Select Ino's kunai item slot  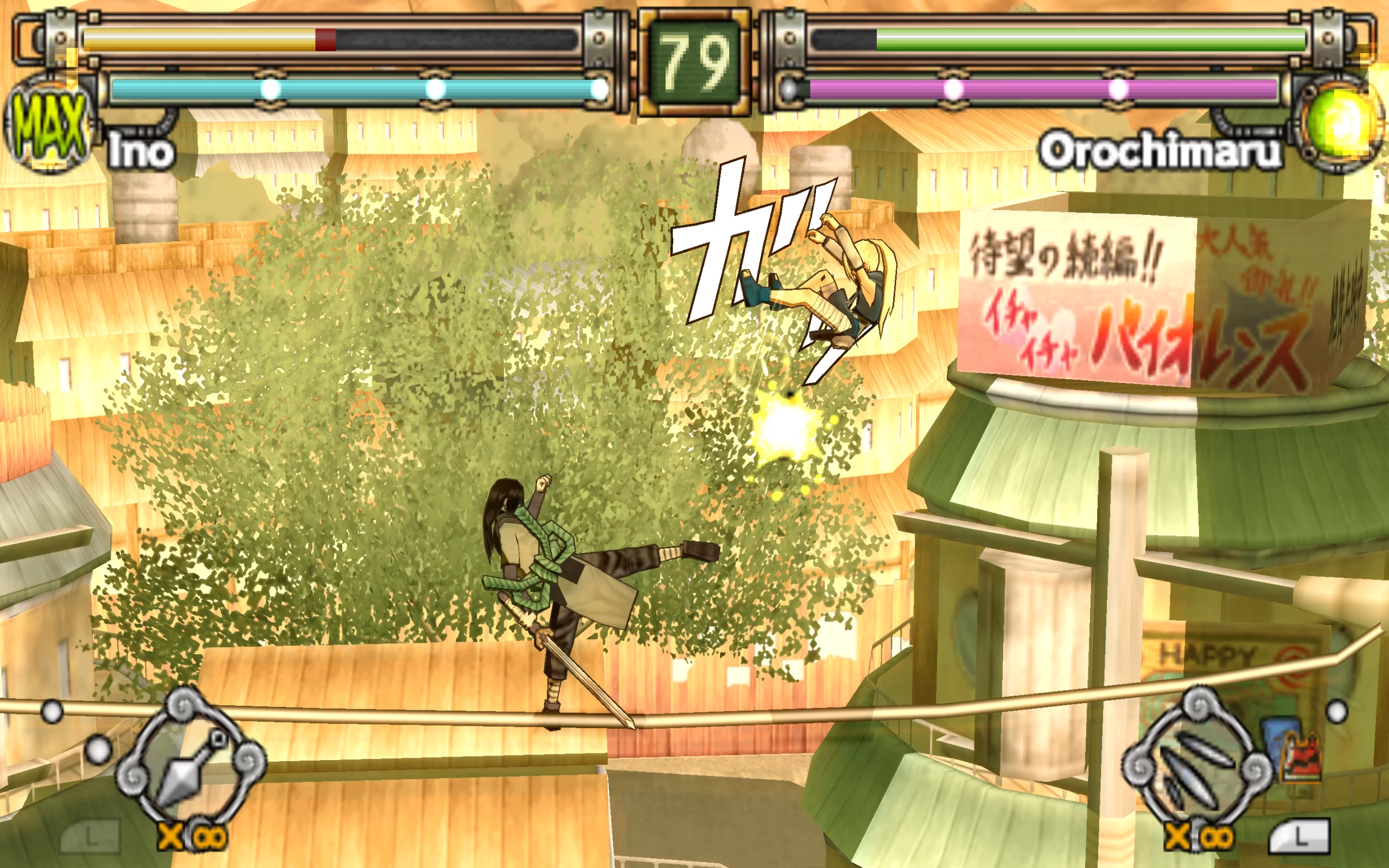click(x=190, y=762)
